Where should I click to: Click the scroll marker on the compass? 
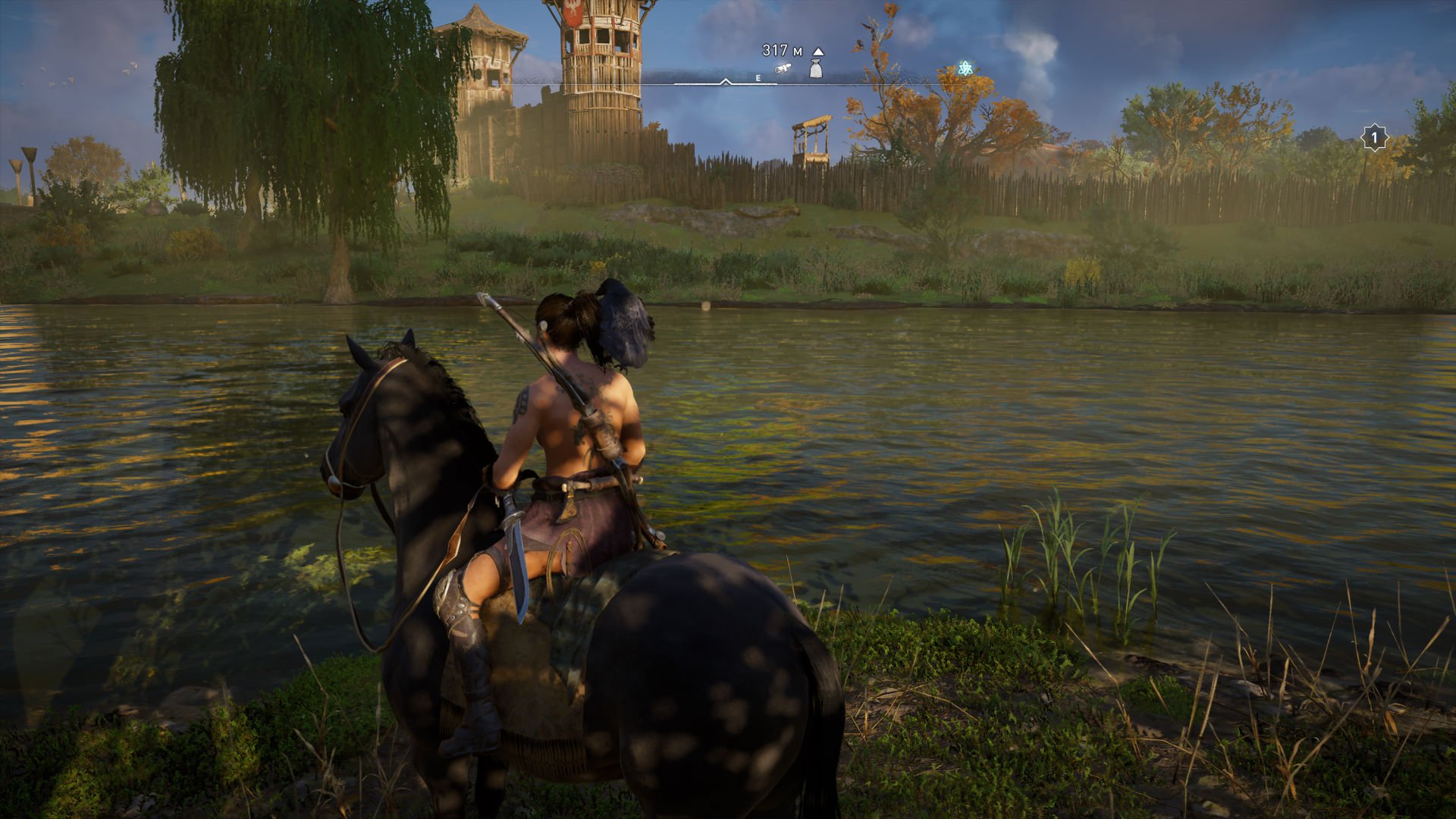tap(783, 69)
